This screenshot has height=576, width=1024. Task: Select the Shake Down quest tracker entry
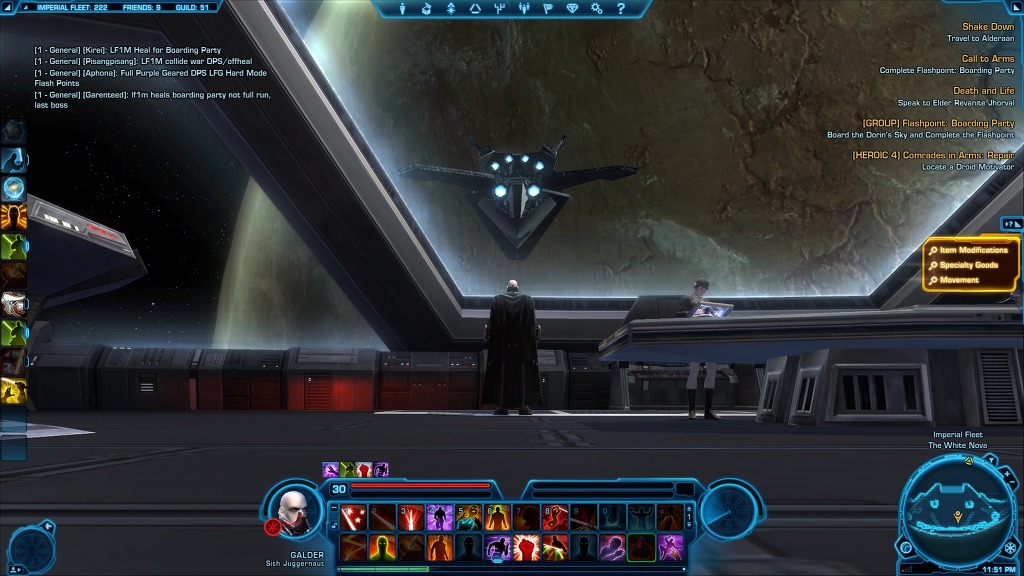click(987, 27)
